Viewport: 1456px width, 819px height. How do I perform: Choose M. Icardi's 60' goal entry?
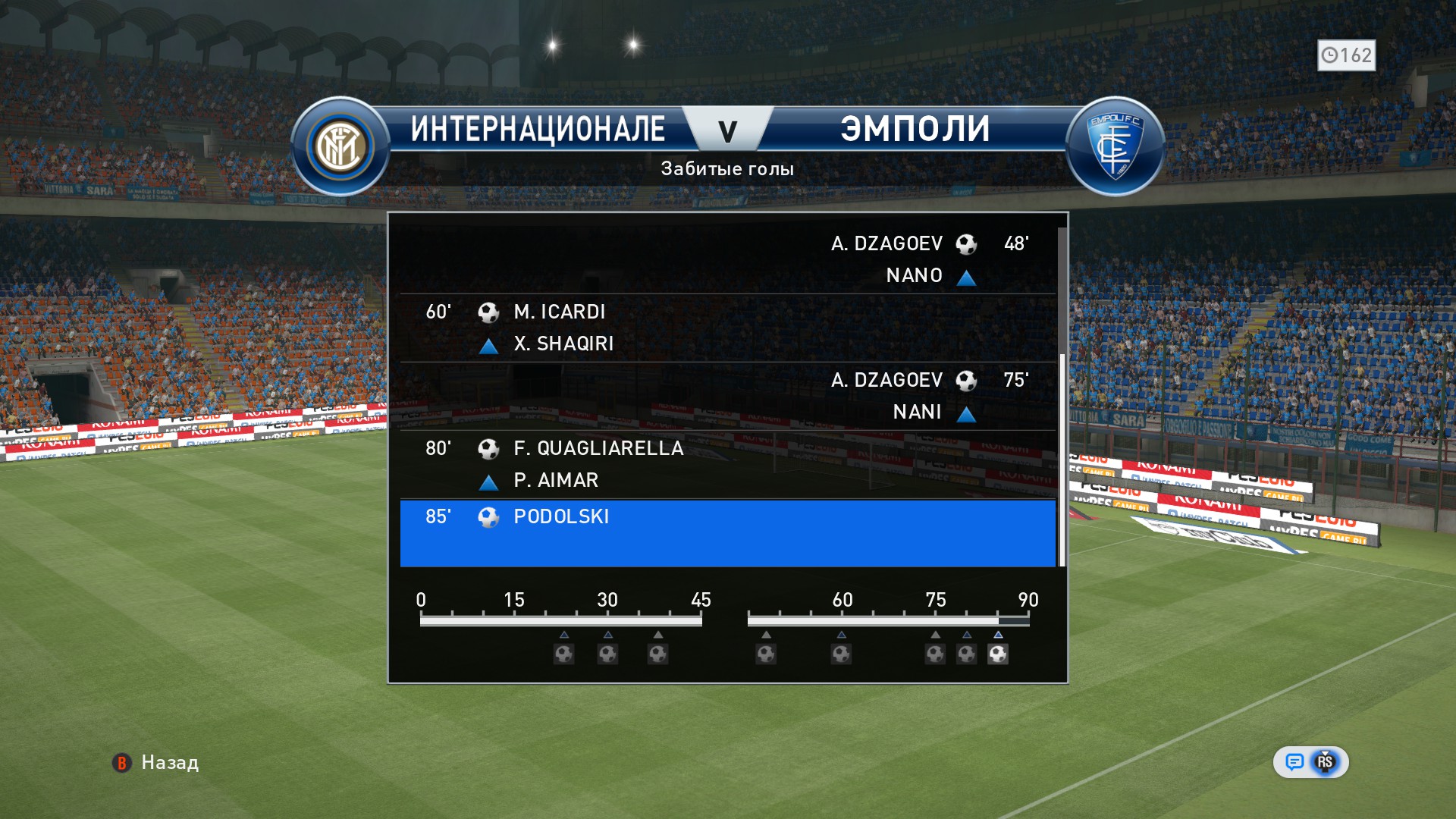click(727, 328)
